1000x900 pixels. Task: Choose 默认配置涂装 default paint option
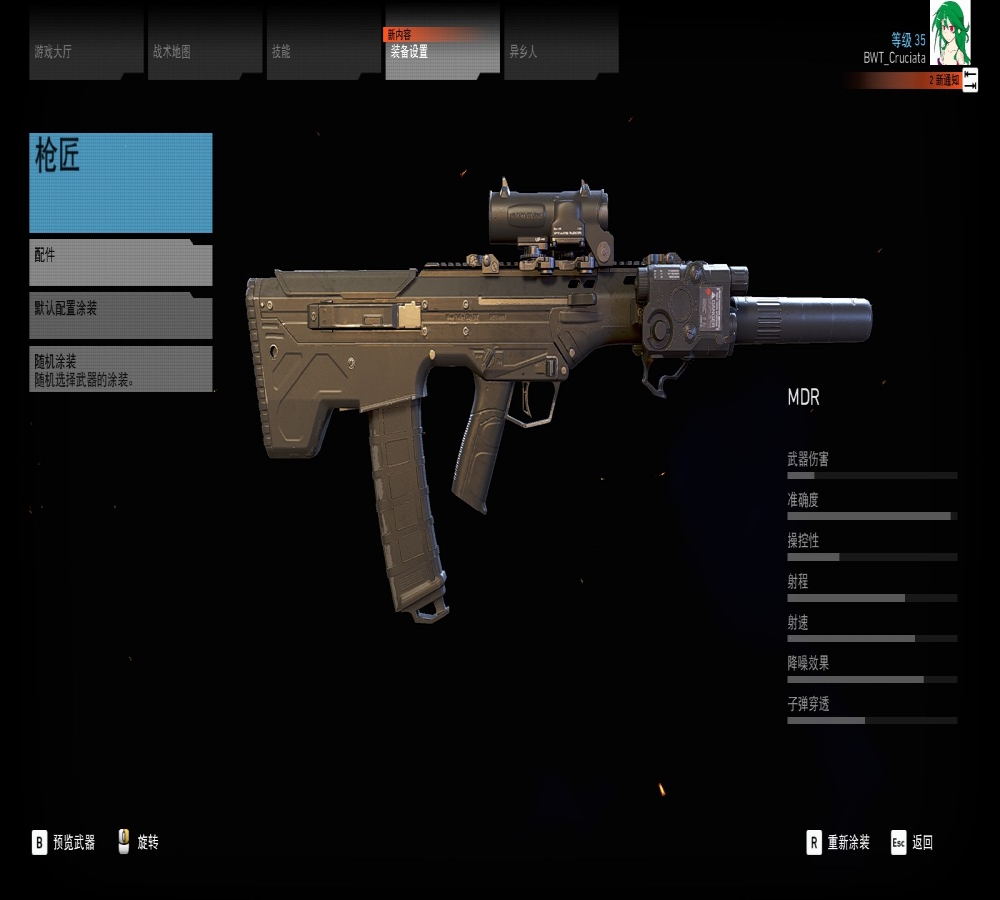[x=121, y=316]
